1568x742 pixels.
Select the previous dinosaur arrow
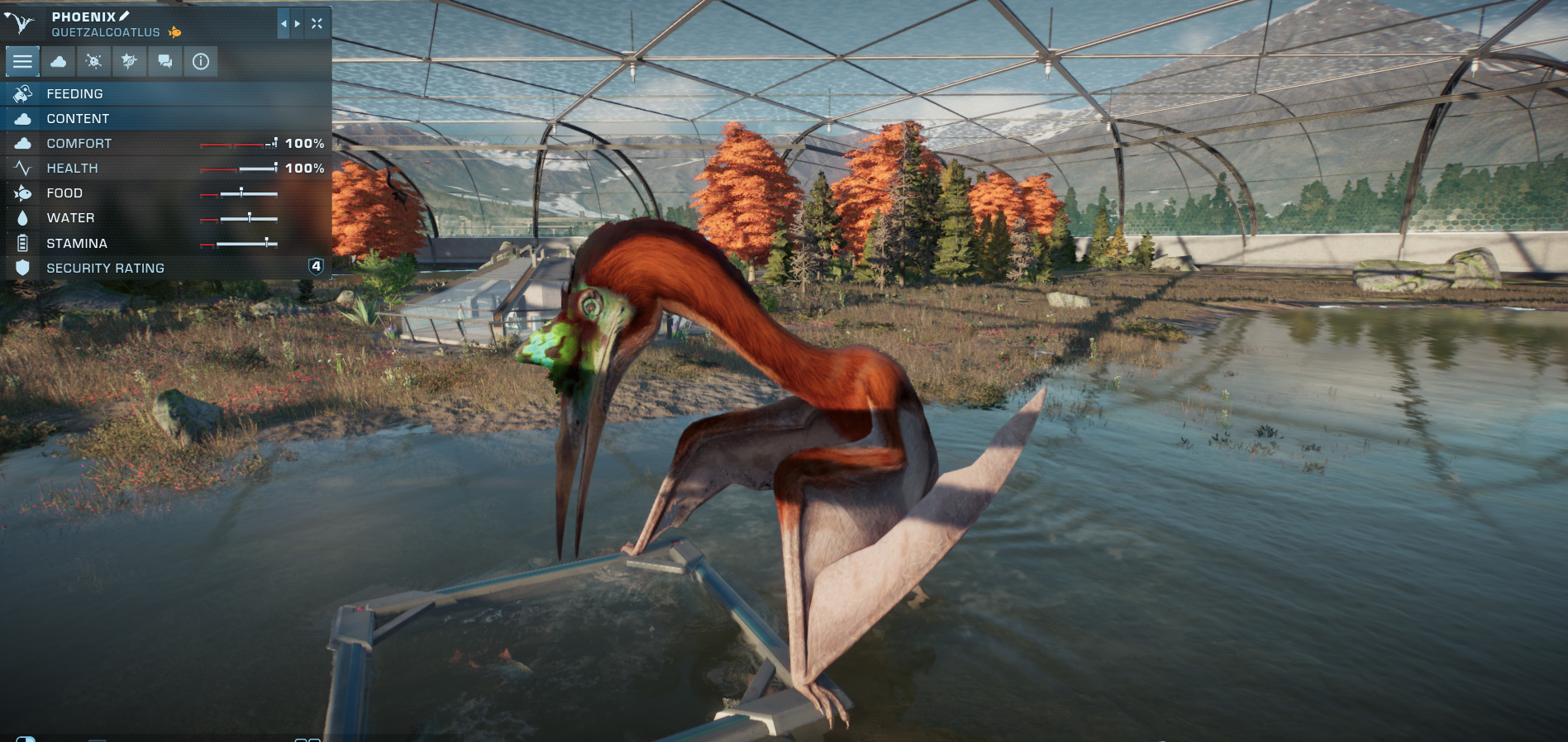(x=284, y=24)
